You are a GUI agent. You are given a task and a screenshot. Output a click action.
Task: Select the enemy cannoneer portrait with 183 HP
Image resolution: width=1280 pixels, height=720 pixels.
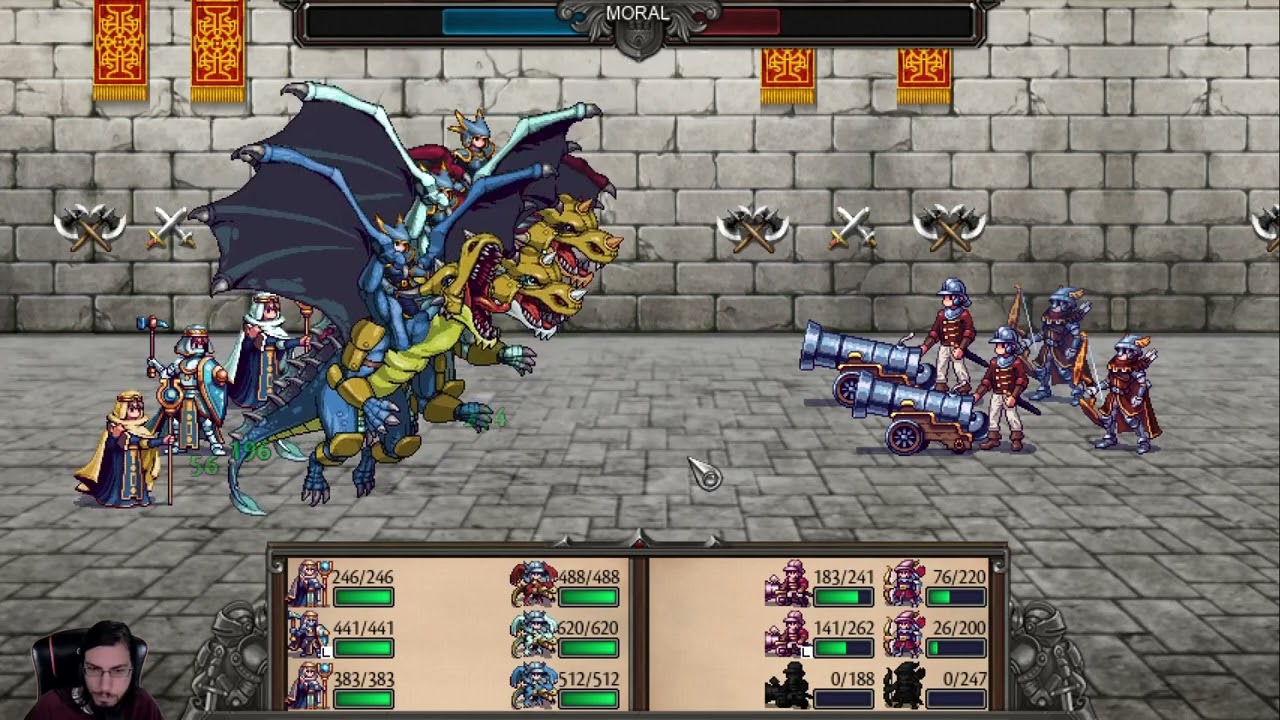click(787, 585)
